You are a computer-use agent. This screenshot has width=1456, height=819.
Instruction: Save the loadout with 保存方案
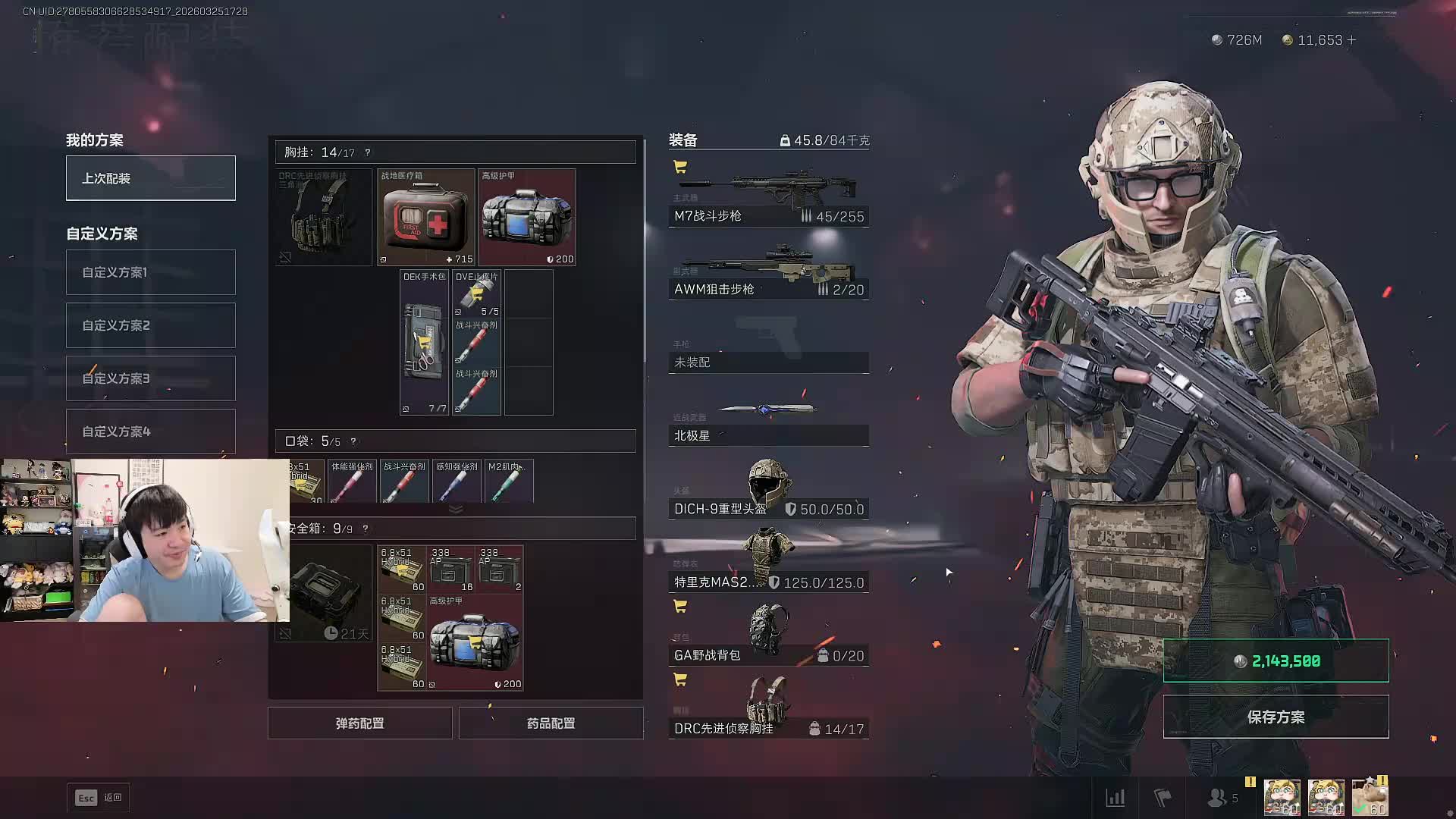1276,717
